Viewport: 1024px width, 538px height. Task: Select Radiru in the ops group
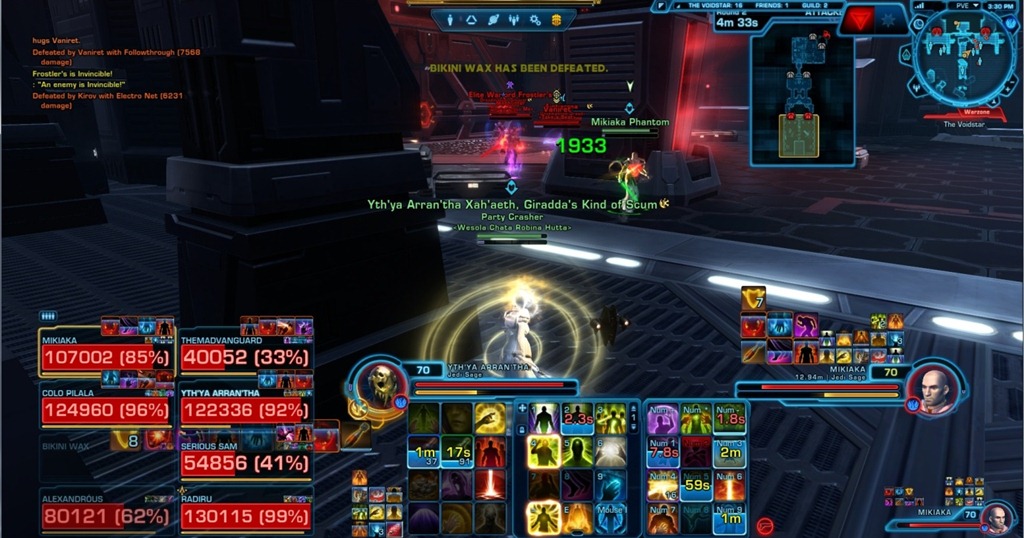pyautogui.click(x=245, y=515)
